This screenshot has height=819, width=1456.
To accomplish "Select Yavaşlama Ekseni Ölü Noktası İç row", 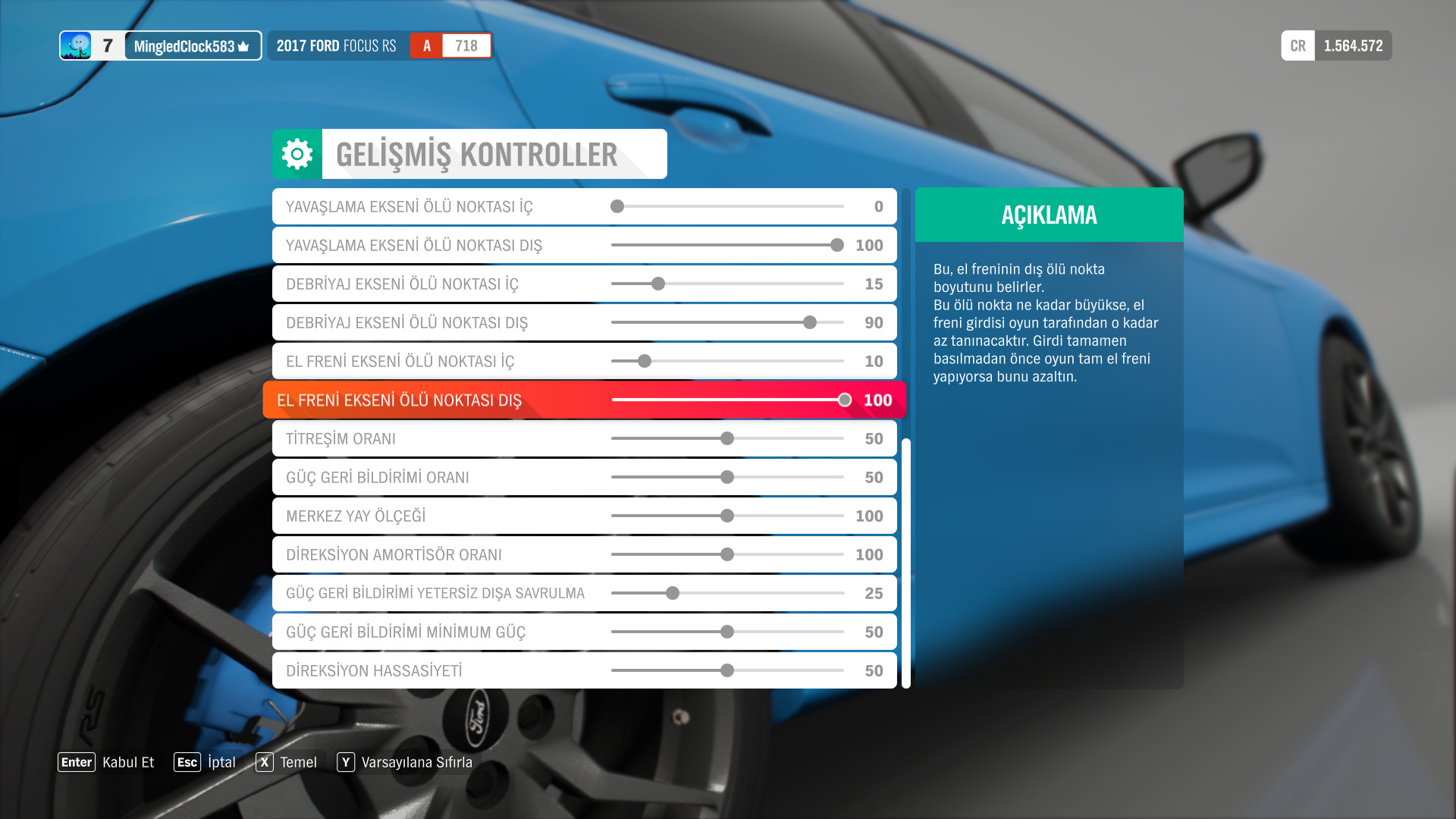I will [x=584, y=206].
